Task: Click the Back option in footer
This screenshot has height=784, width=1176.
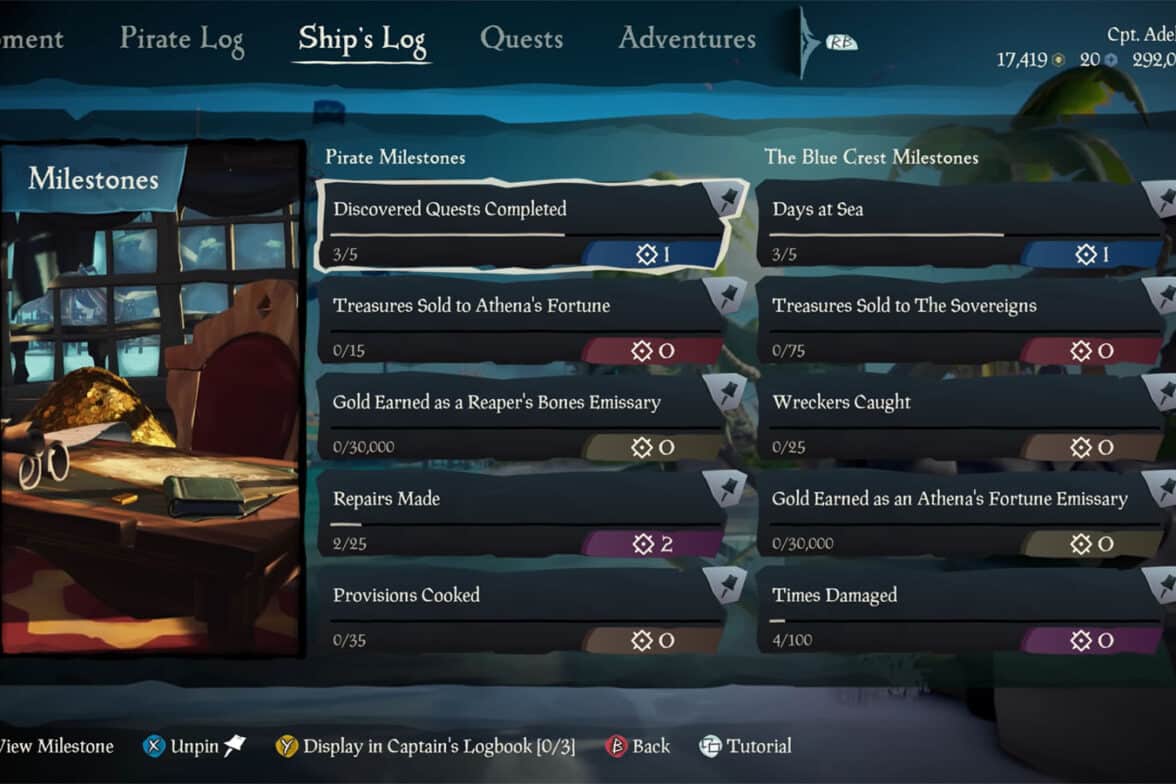Action: pos(638,746)
